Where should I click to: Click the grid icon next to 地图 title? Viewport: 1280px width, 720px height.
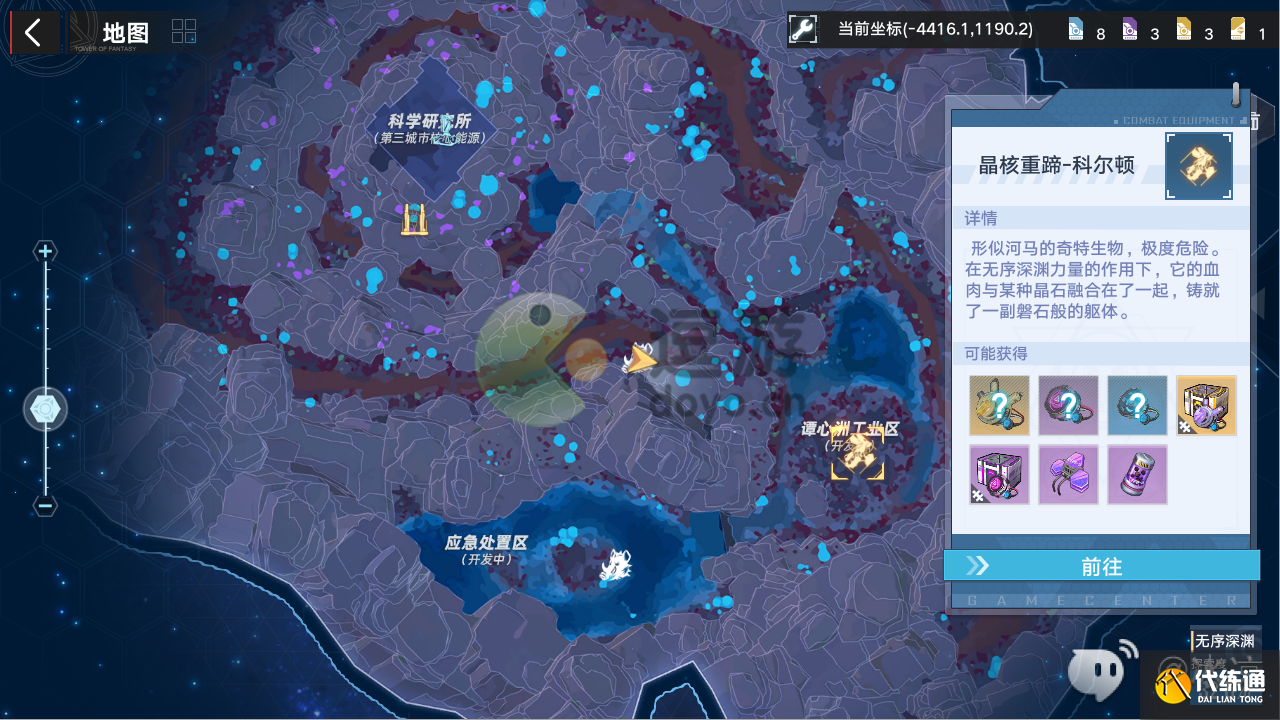[183, 31]
